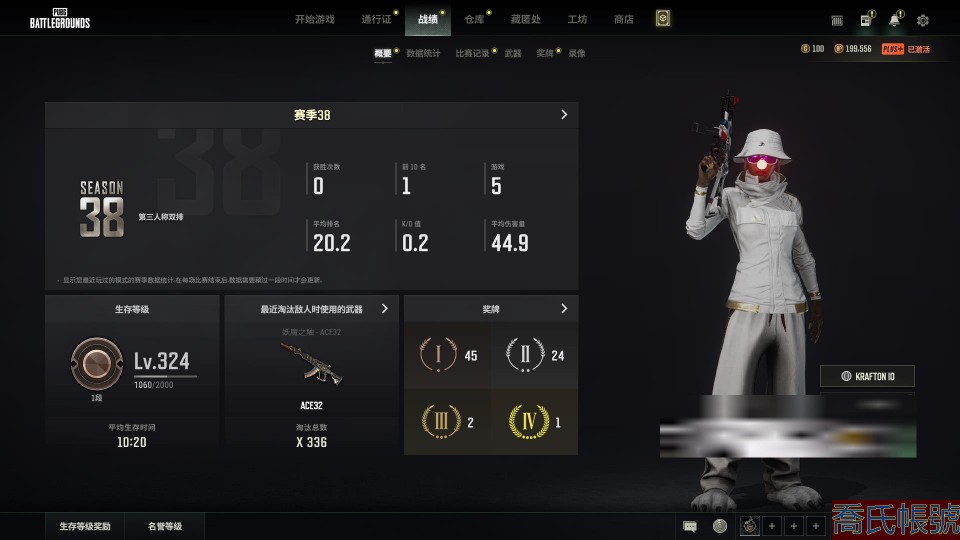Open the chat speech bubble icon
Screen dimensions: 960x540
[x=689, y=526]
